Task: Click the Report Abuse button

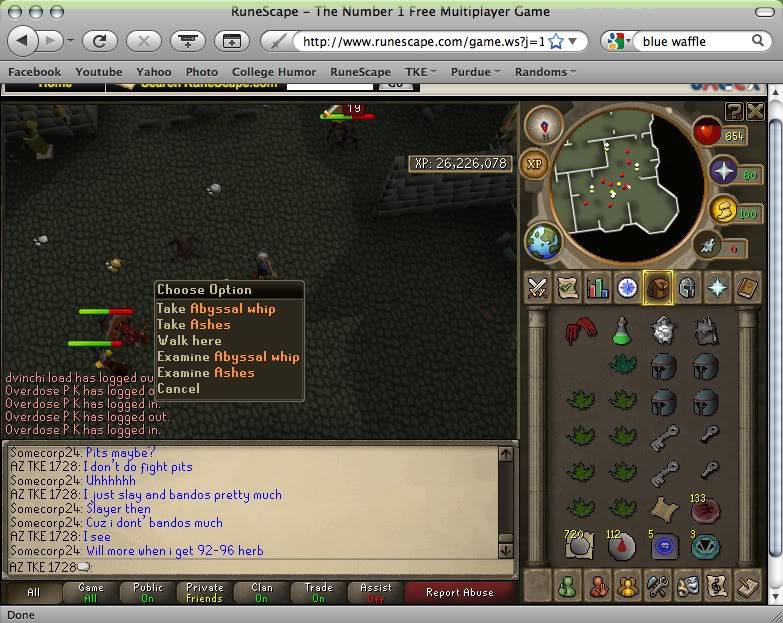Action: tap(460, 592)
